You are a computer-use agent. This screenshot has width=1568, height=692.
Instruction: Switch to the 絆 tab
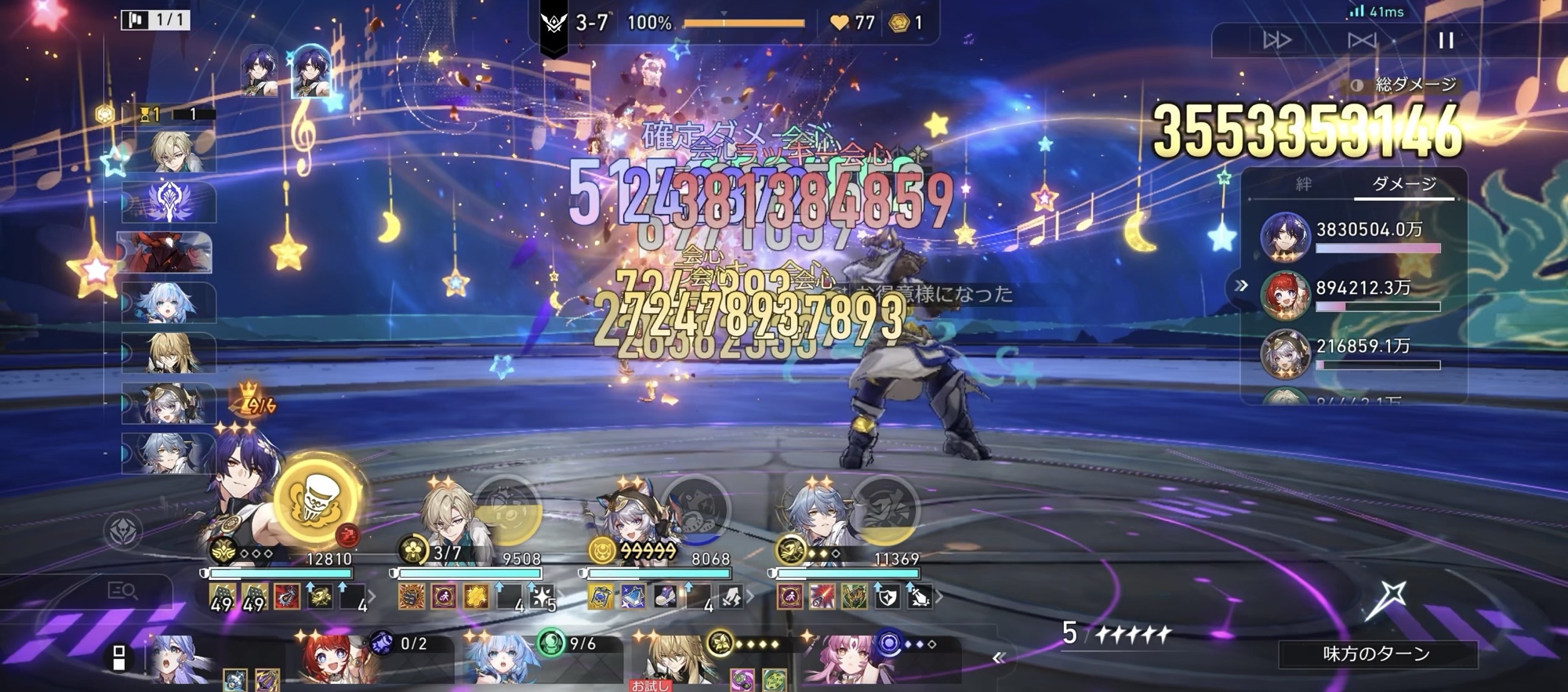point(1303,184)
